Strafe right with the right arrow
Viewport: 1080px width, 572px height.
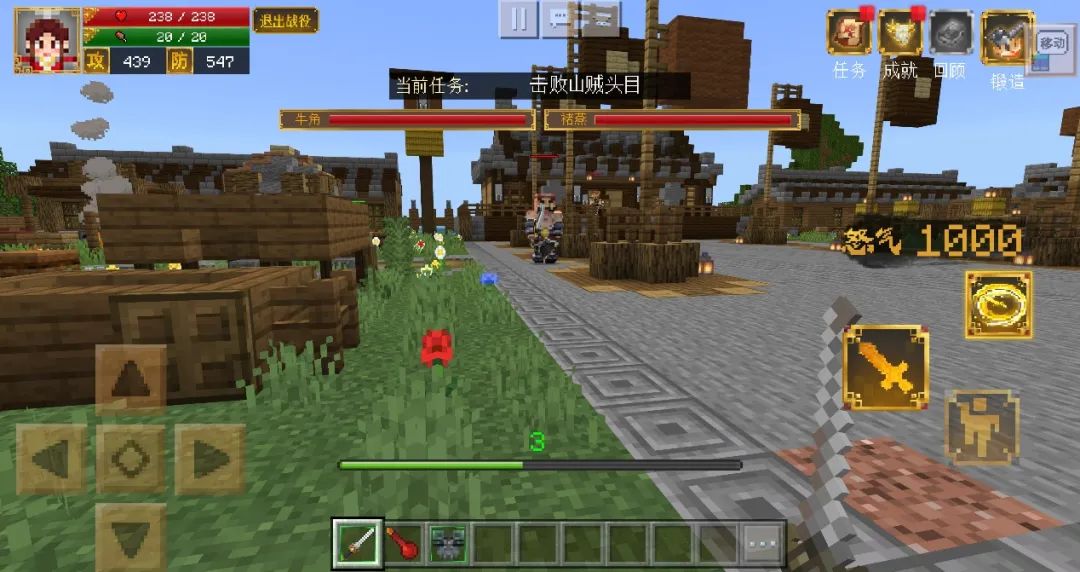point(210,459)
